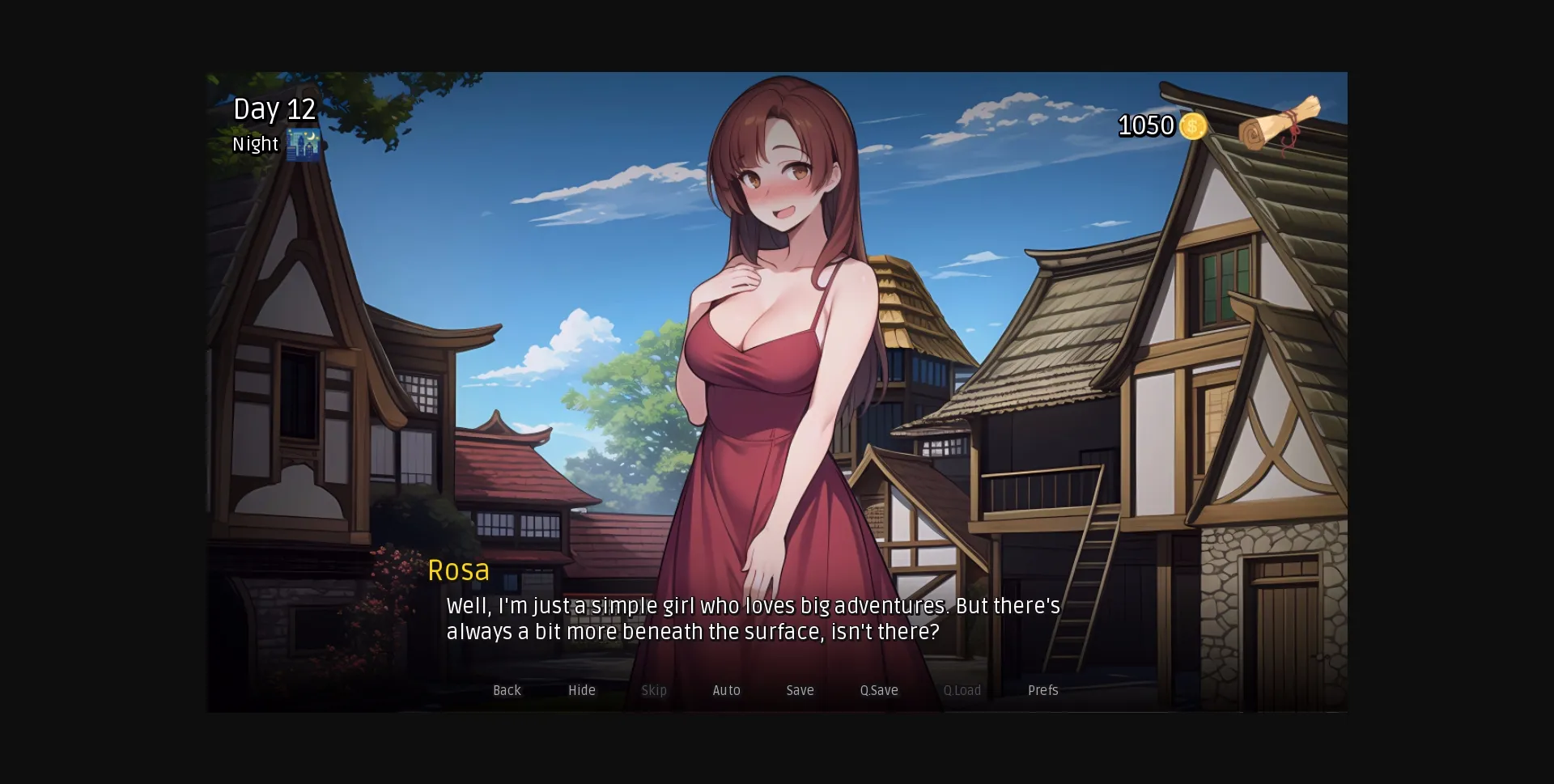This screenshot has width=1554, height=784.
Task: Open the Save screen
Action: tap(799, 690)
